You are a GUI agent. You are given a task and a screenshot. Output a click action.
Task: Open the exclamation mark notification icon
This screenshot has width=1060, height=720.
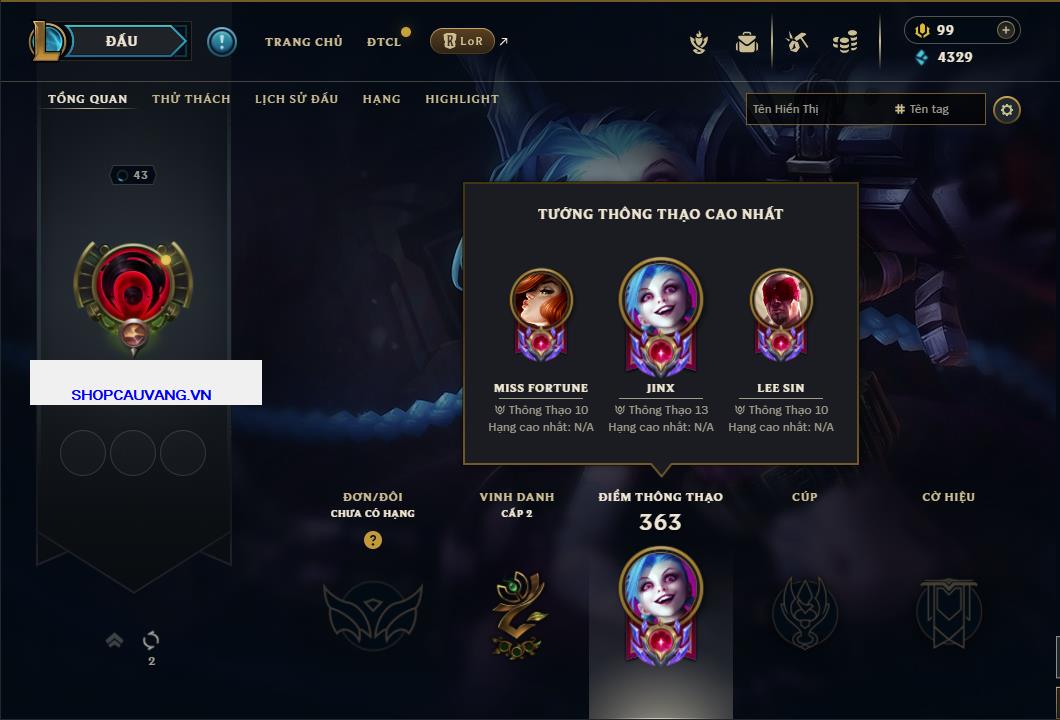[222, 41]
